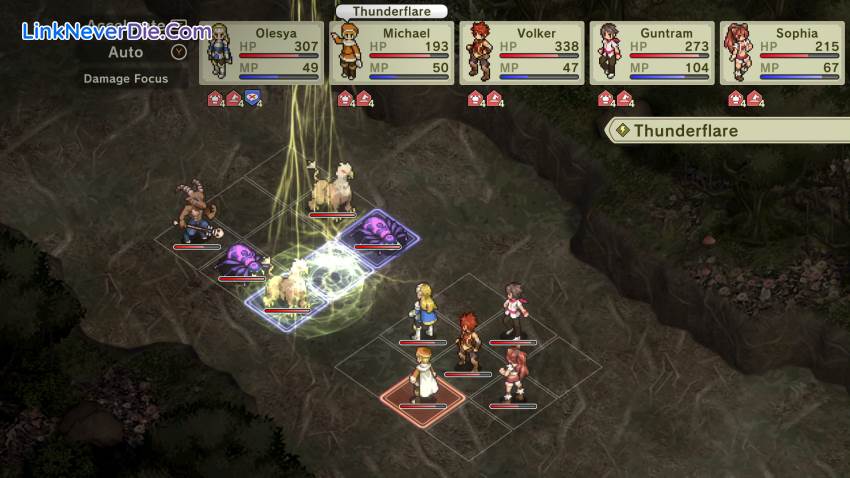Viewport: 850px width, 478px height.
Task: Select the Damage Focus battle tactic
Action: [x=126, y=78]
